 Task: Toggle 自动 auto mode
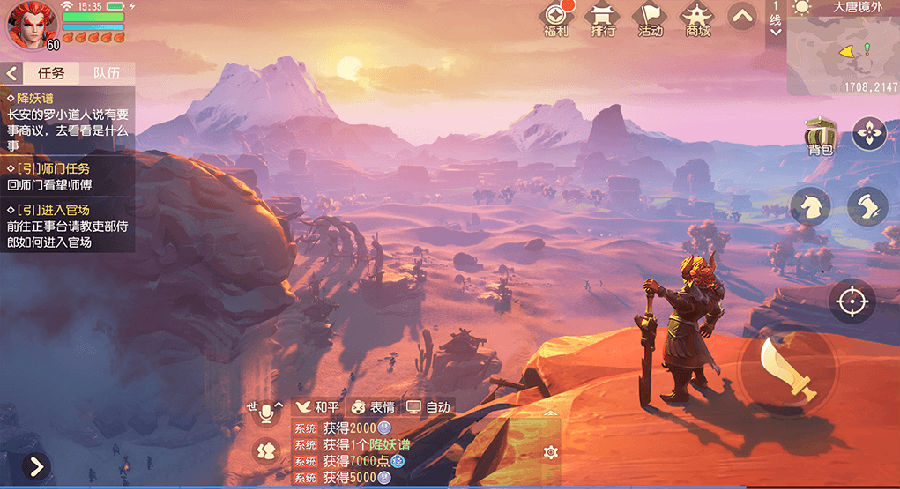point(429,407)
